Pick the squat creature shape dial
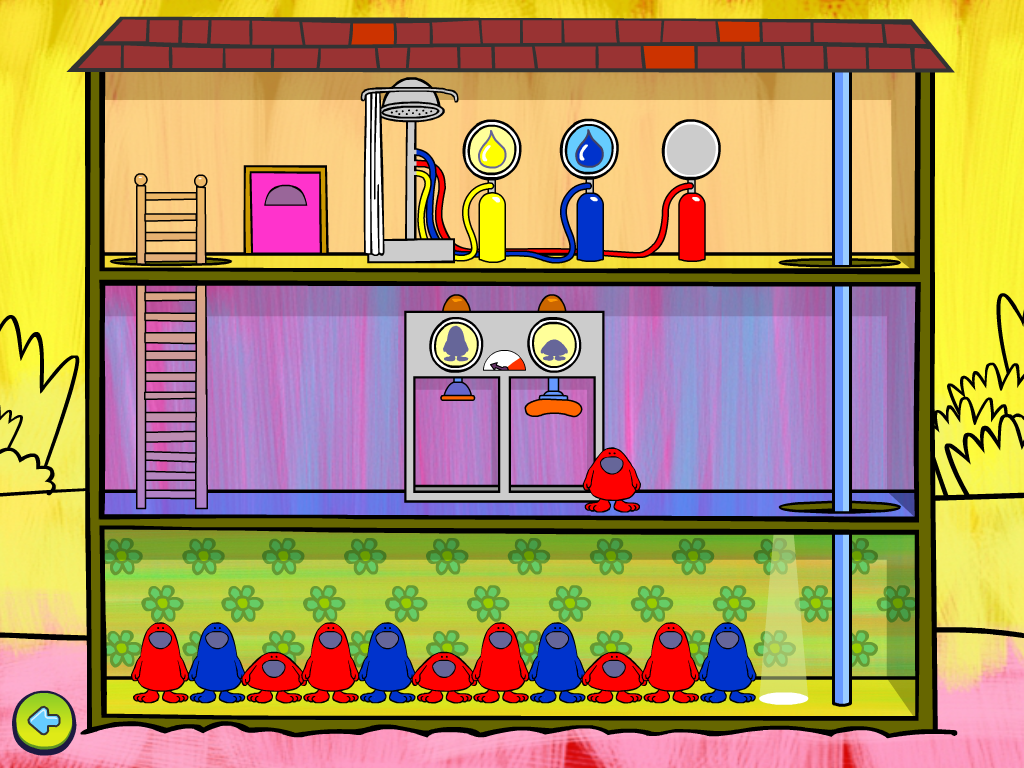The width and height of the screenshot is (1024, 768). pyautogui.click(x=553, y=343)
